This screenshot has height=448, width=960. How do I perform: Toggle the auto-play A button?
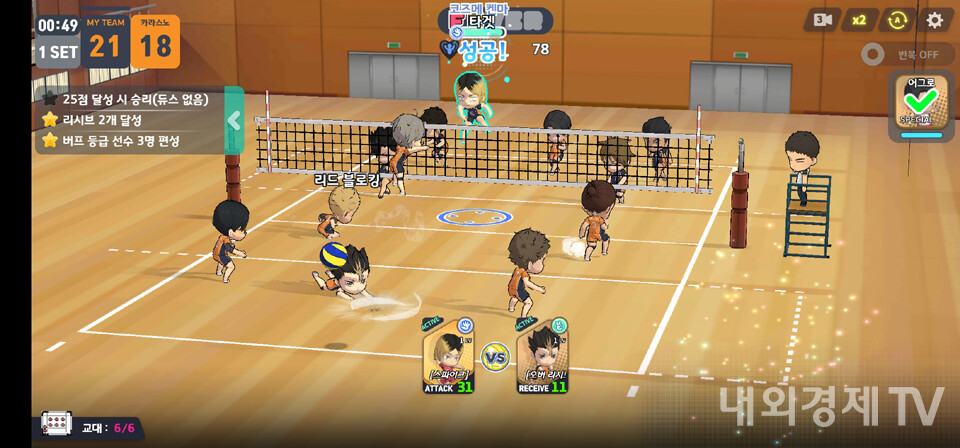tap(897, 20)
